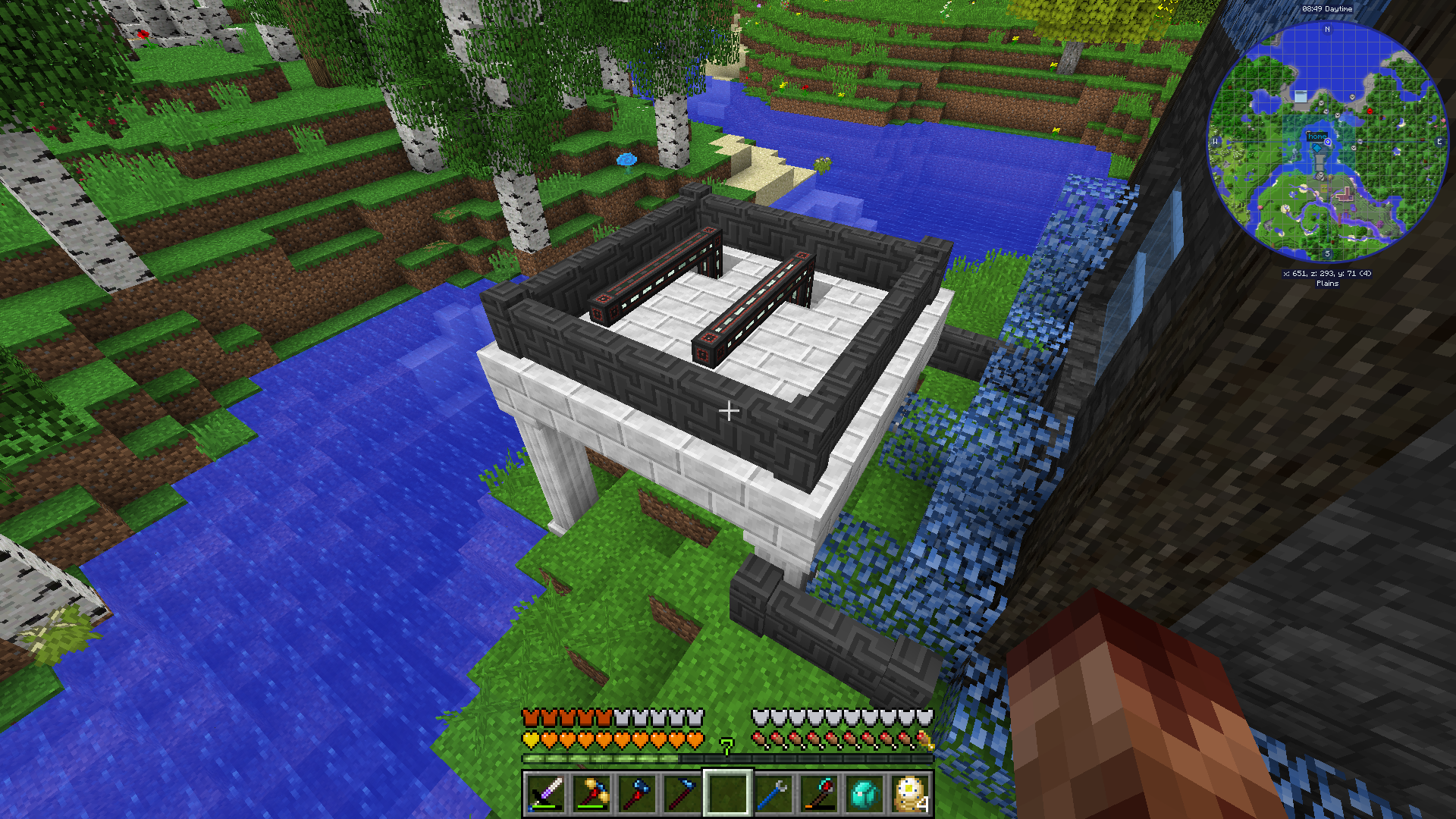Select the golden stacked item hotbar slot
The height and width of the screenshot is (819, 1456).
(910, 793)
